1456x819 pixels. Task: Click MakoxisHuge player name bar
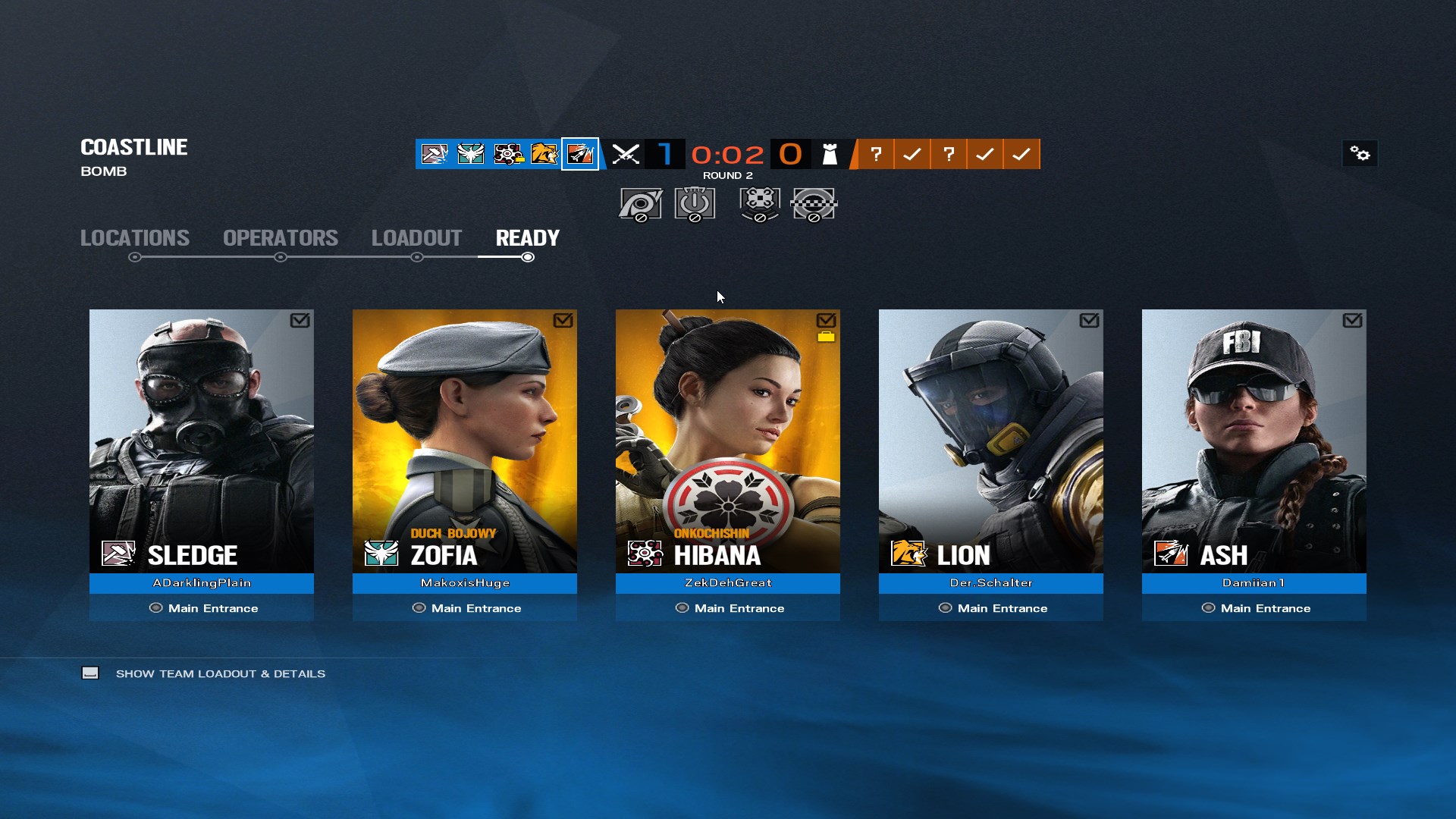point(465,583)
